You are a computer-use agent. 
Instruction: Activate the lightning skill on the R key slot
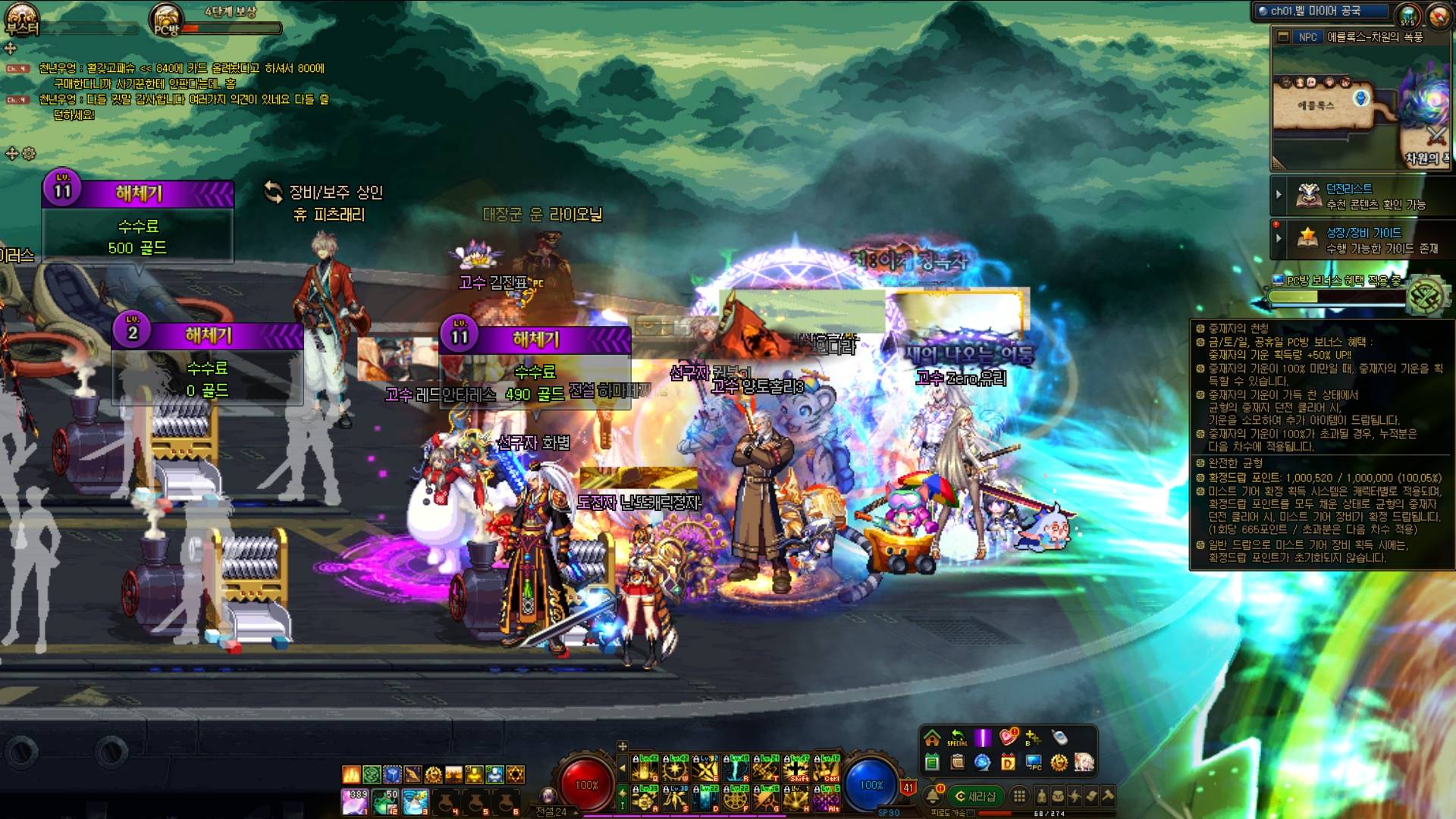coord(735,770)
